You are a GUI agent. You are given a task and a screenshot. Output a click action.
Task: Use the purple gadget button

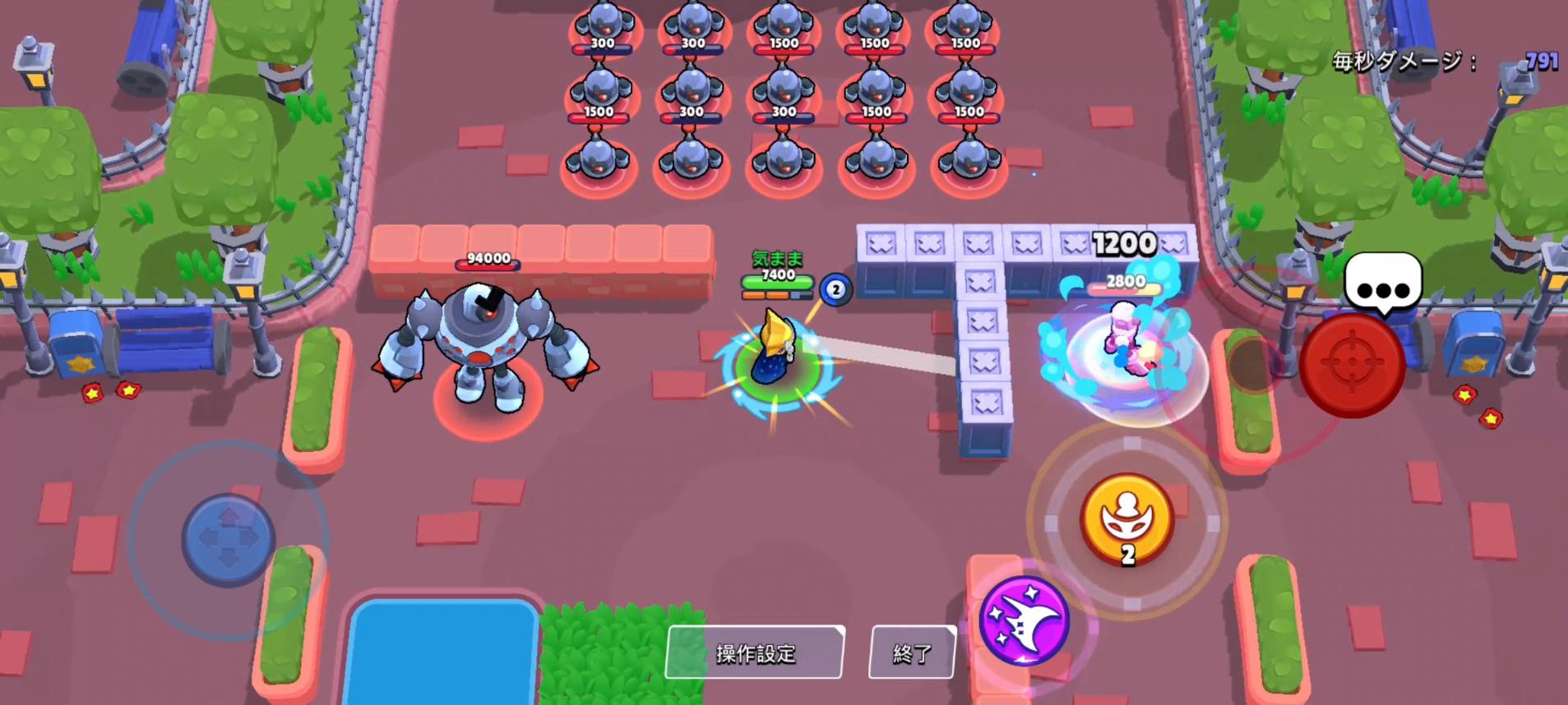pos(1024,620)
